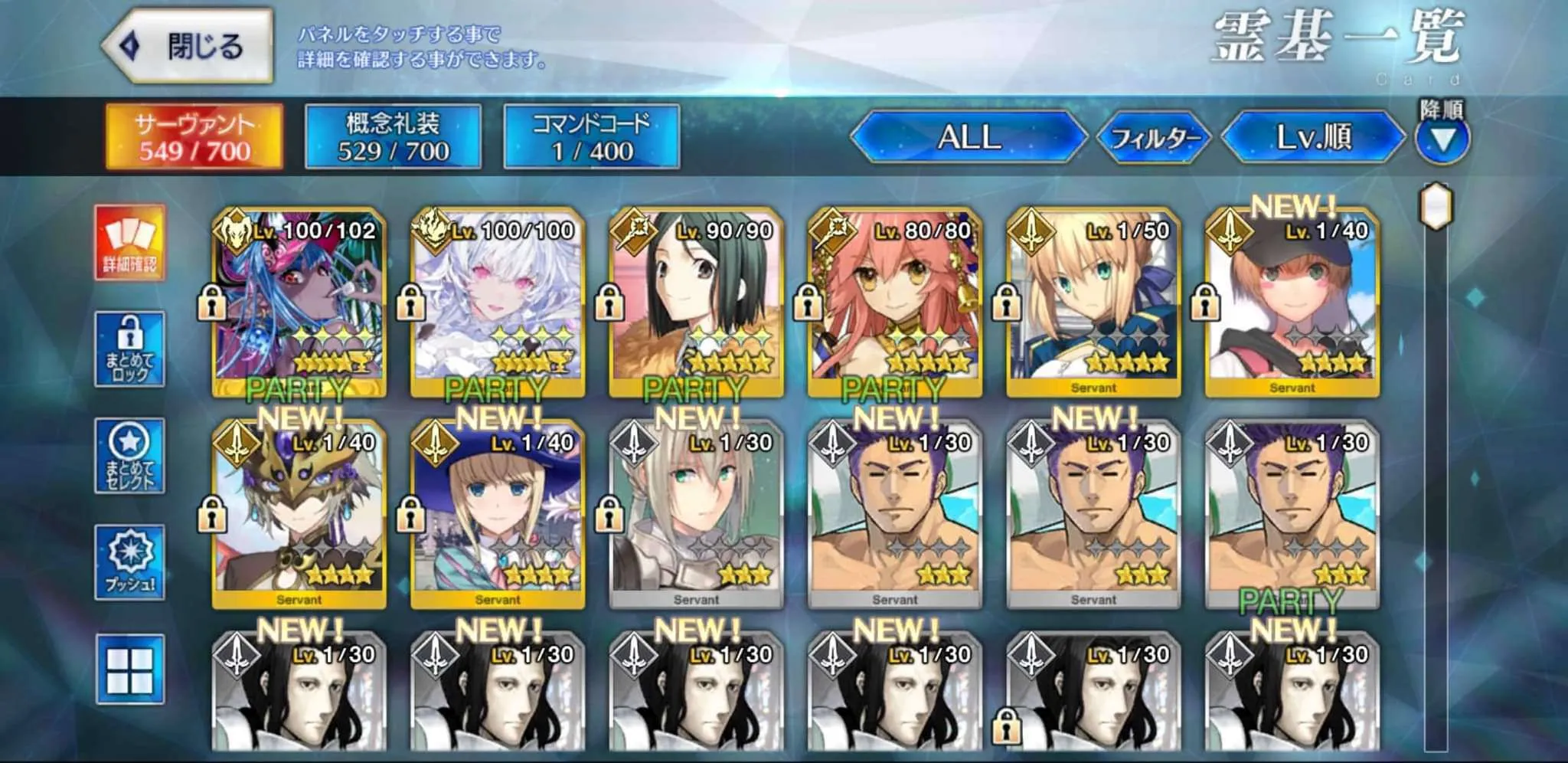Select the pink-haired Lv. 80/80 servant
1568x763 pixels.
tap(894, 302)
